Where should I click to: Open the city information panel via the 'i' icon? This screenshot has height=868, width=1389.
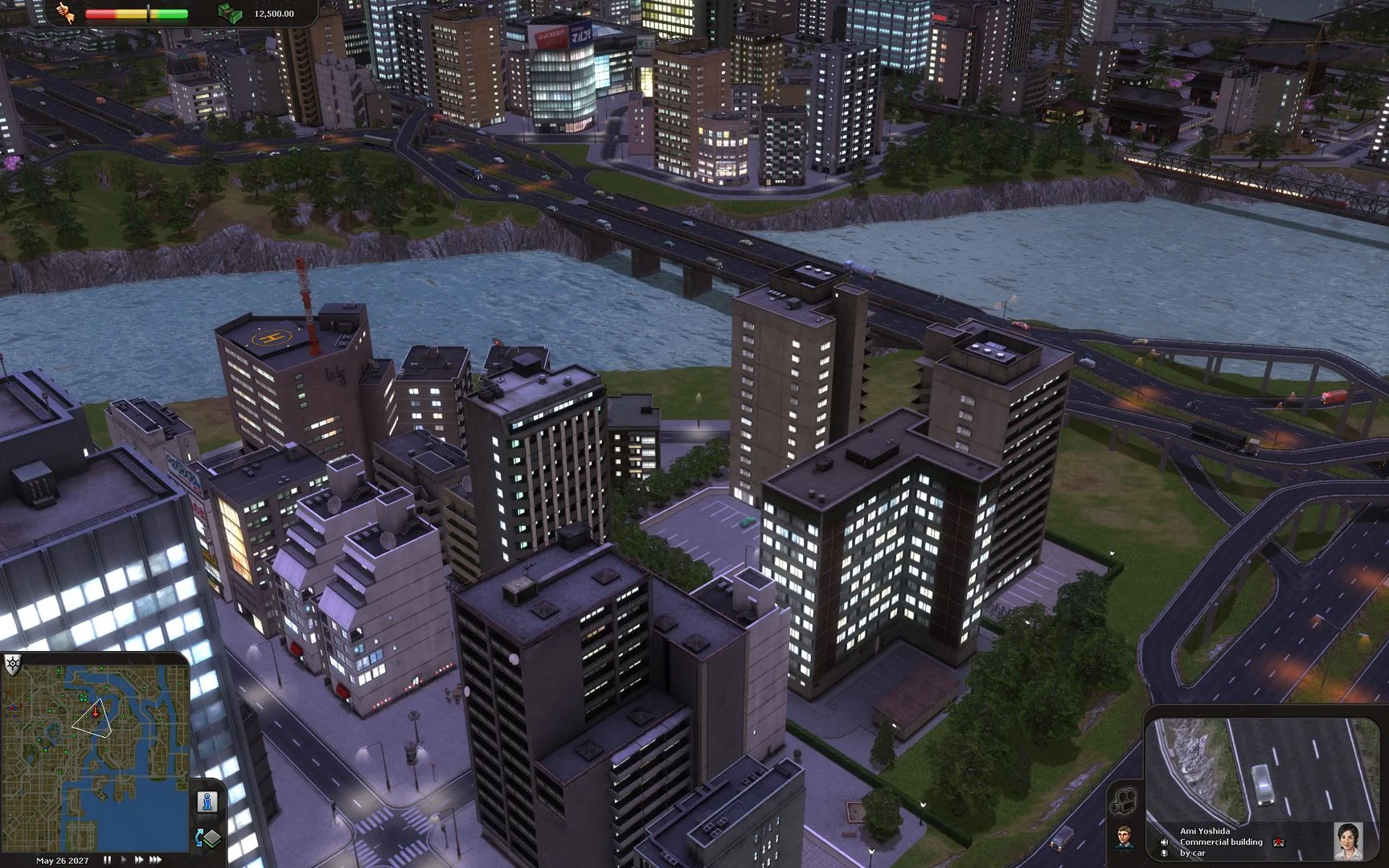[x=207, y=800]
